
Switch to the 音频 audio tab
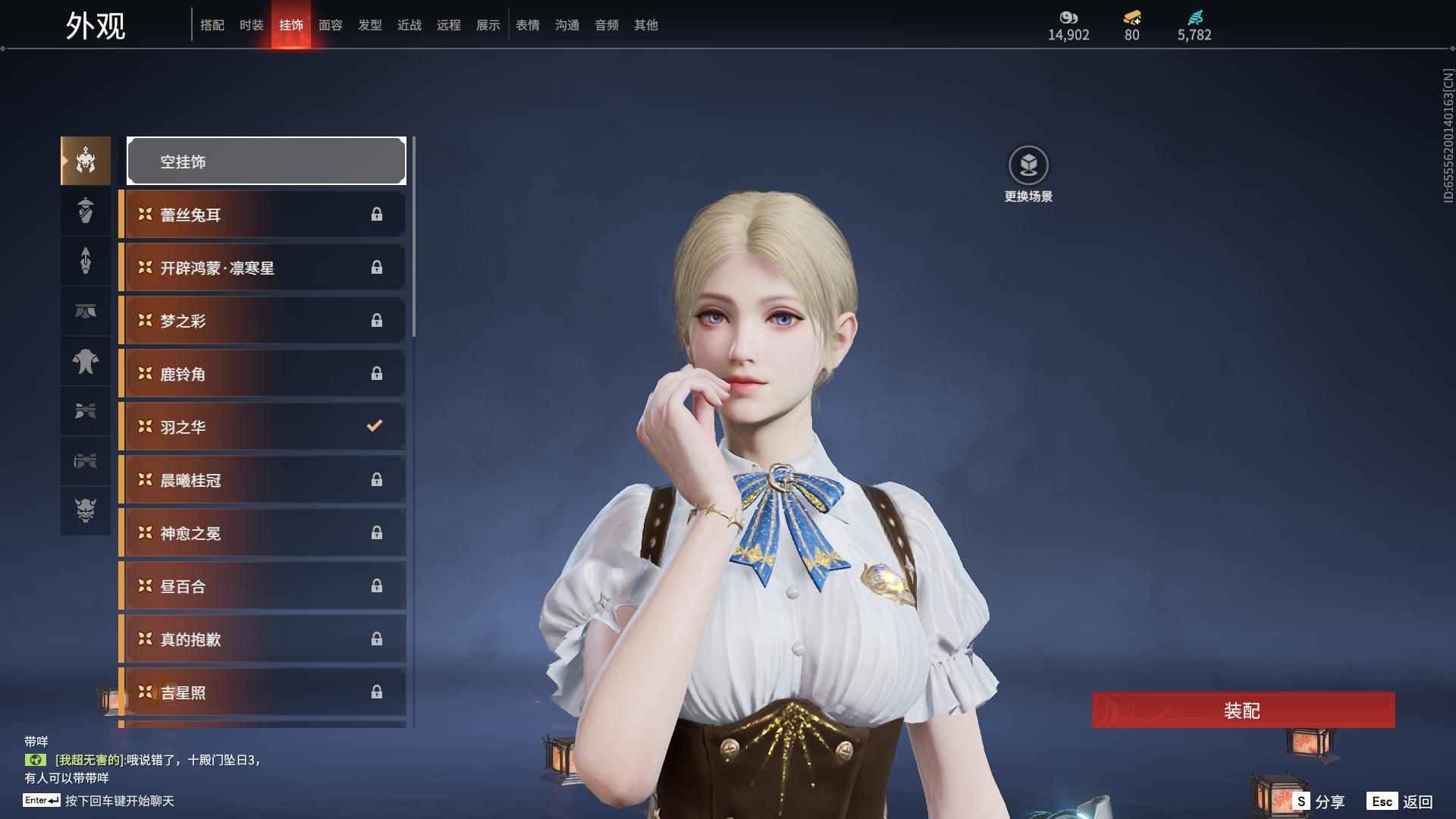[x=607, y=25]
